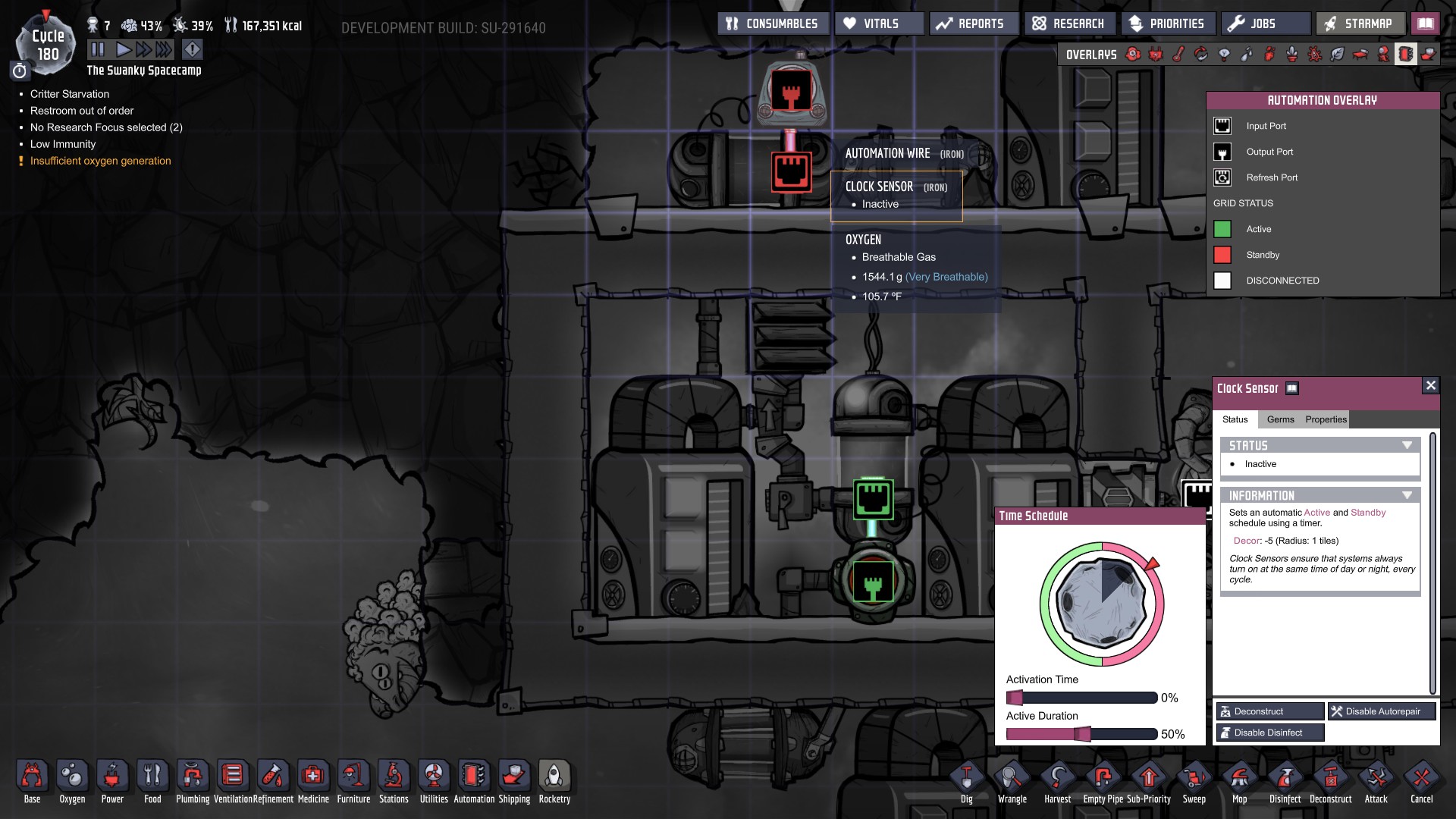
Task: Collapse the STATUS section in Clock Sensor panel
Action: [x=1409, y=445]
